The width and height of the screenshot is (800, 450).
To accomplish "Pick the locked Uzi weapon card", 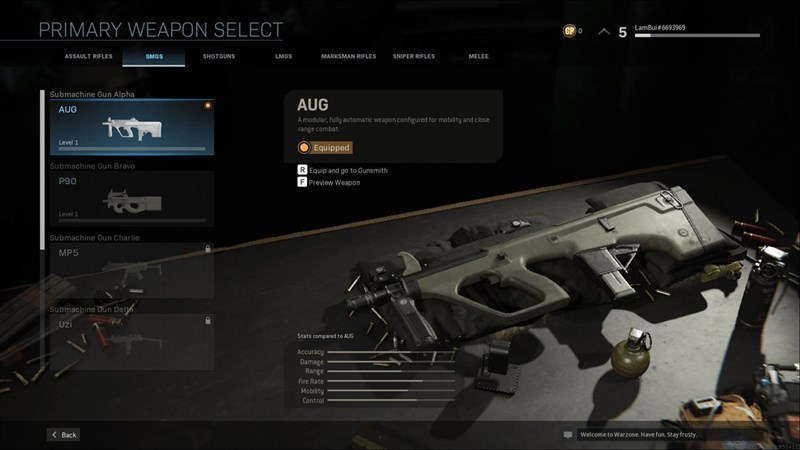I will click(133, 340).
